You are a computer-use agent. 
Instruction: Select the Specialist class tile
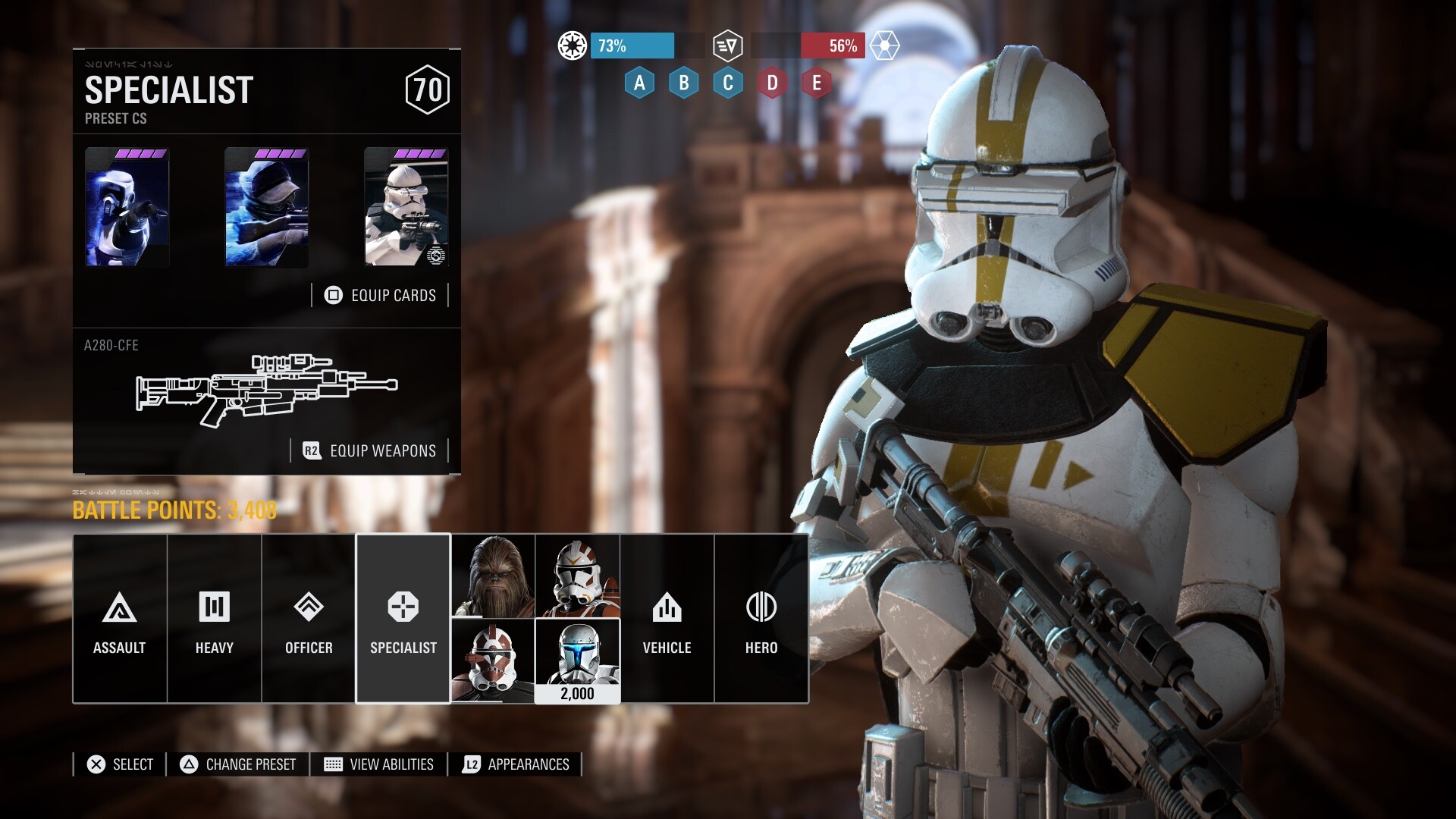pyautogui.click(x=403, y=619)
